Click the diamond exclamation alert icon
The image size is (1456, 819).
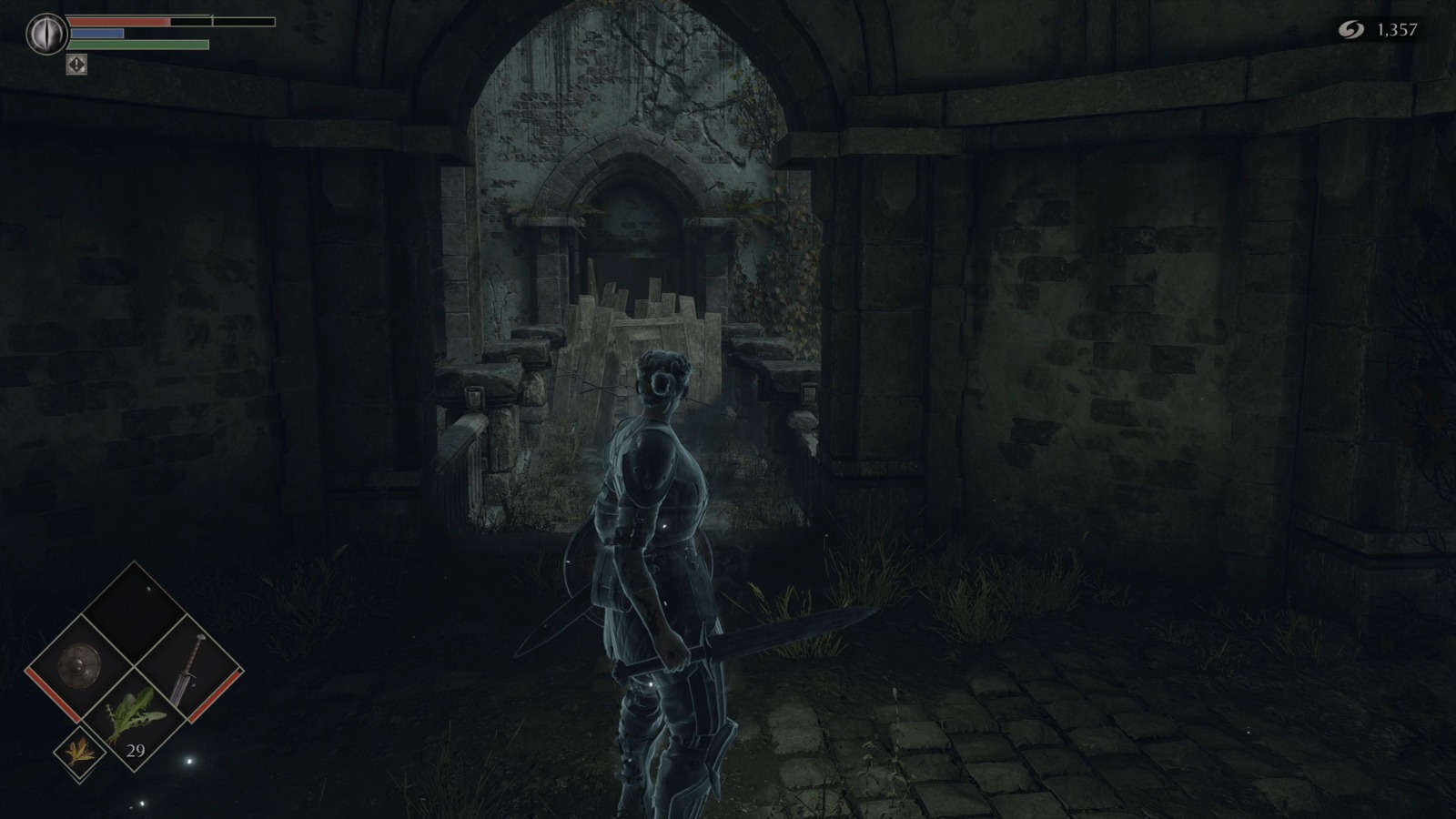pyautogui.click(x=76, y=65)
